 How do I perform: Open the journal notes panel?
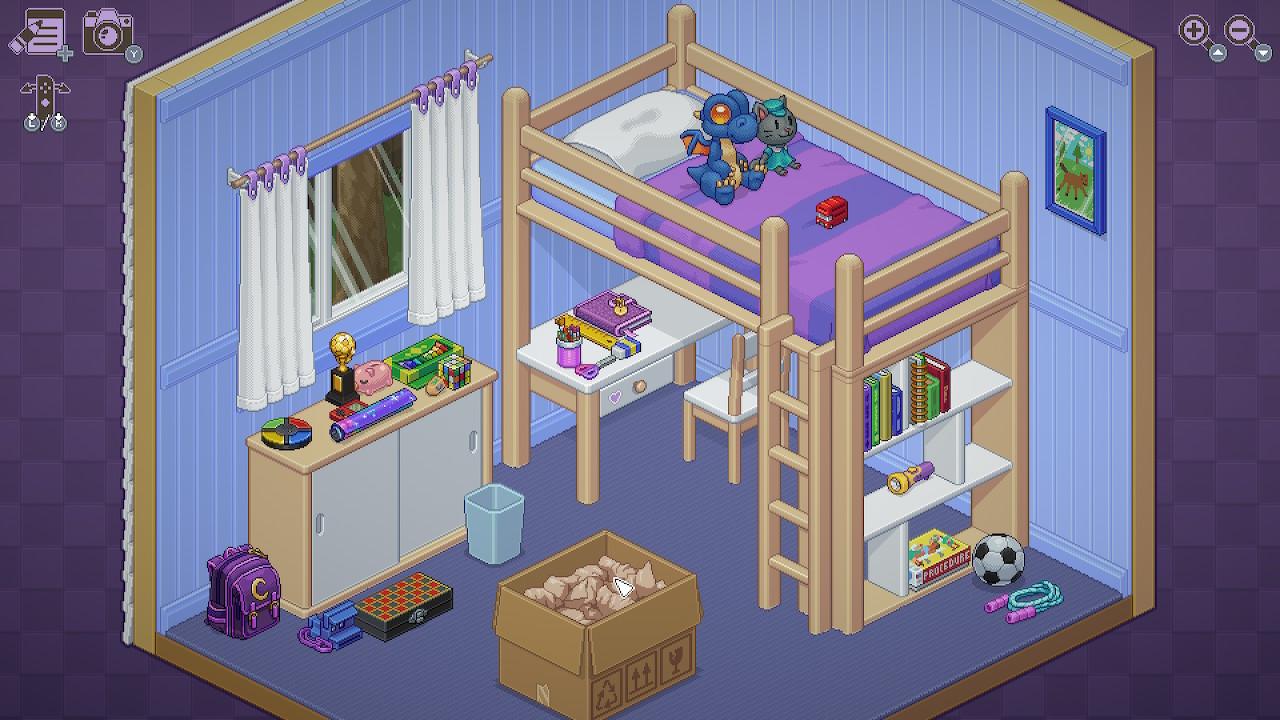[45, 30]
